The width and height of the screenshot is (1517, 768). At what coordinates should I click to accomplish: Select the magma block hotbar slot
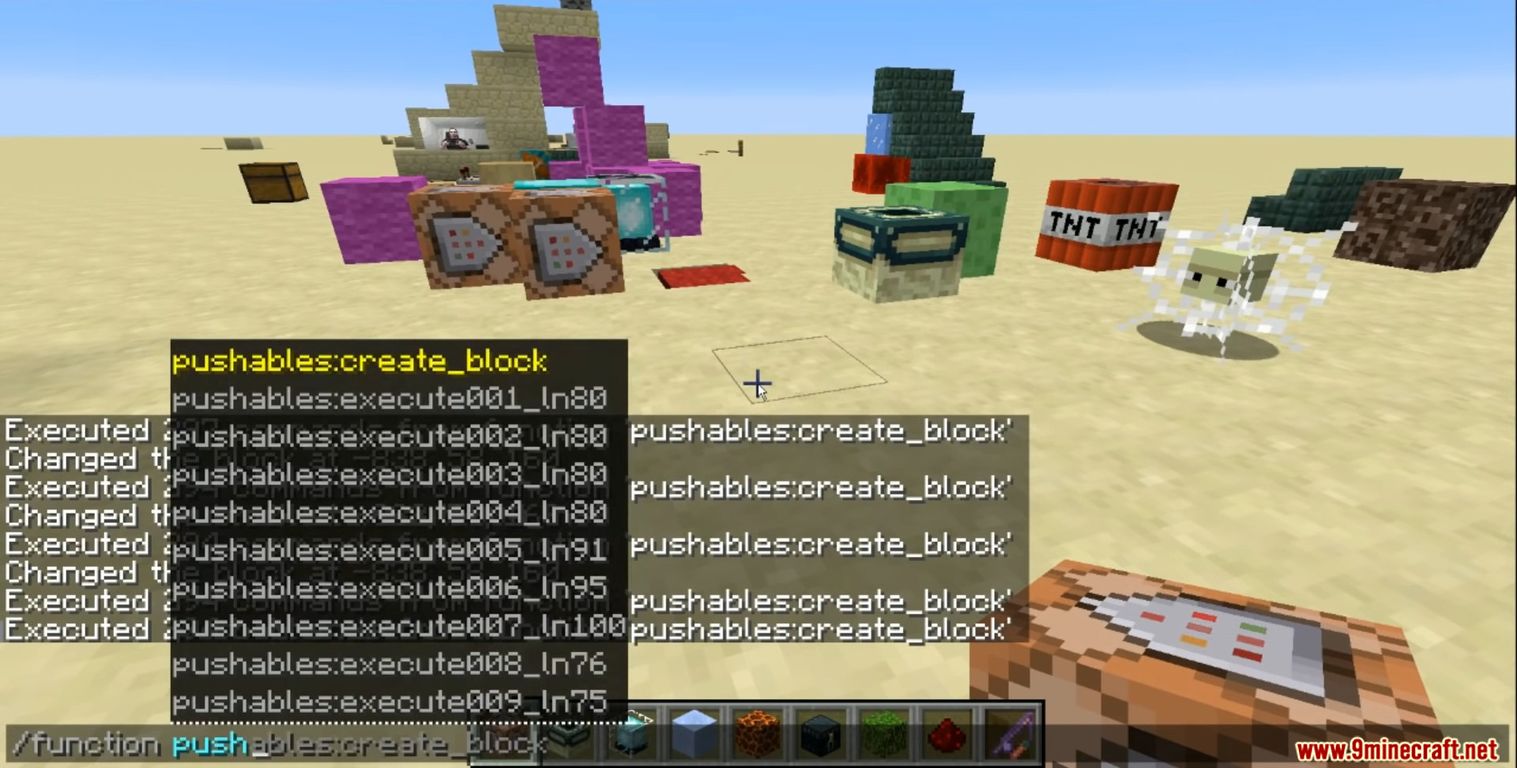pyautogui.click(x=758, y=735)
